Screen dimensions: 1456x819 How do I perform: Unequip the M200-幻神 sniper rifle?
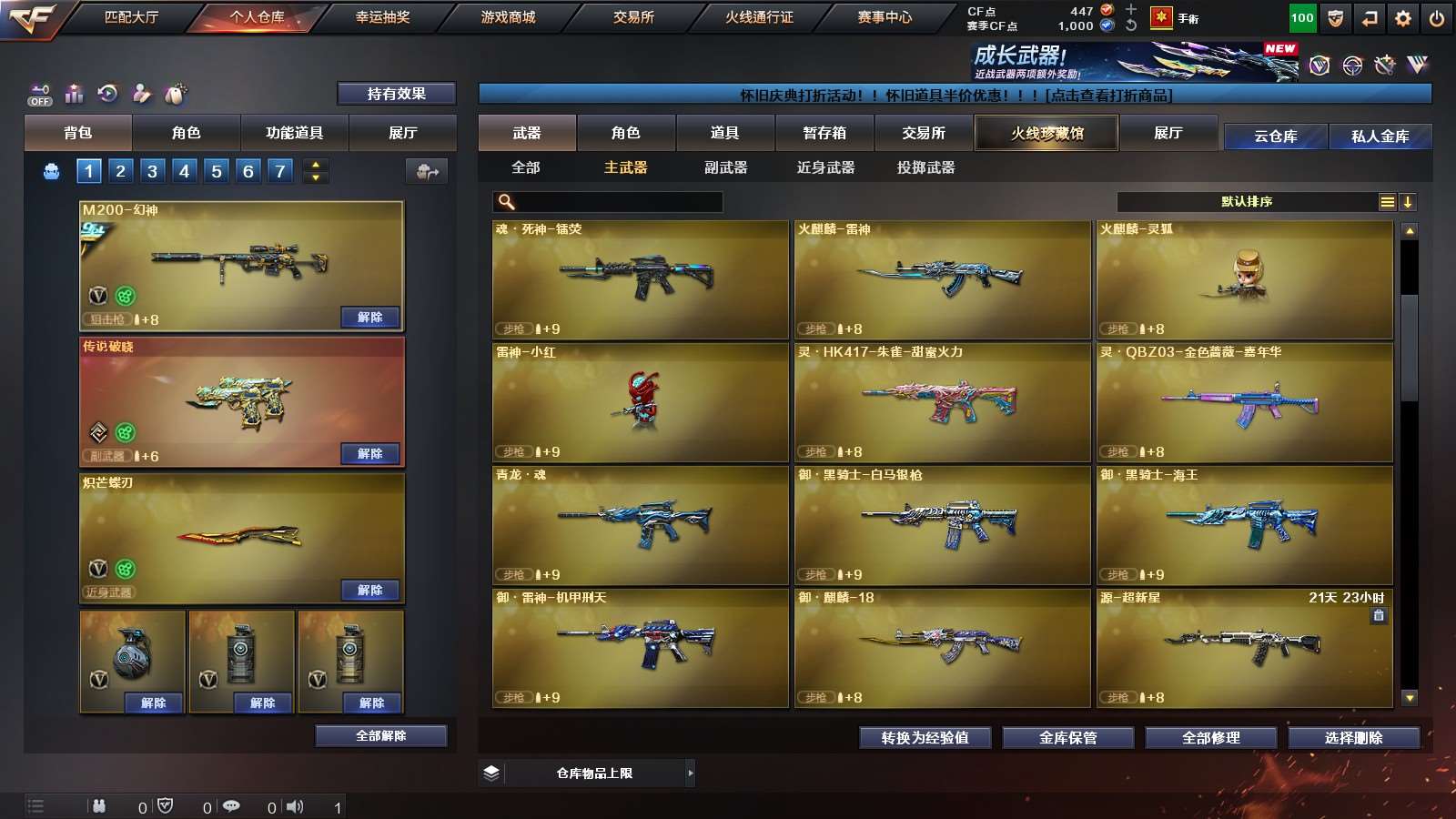coord(369,318)
